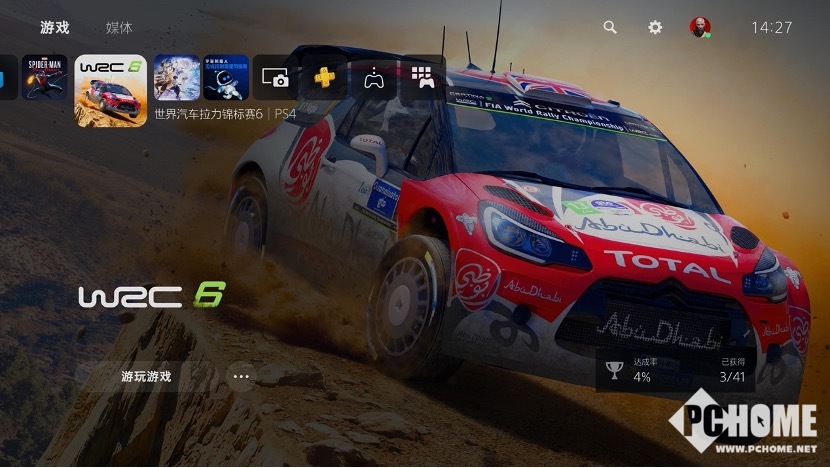Image resolution: width=830 pixels, height=468 pixels.
Task: Select the anime characters game tile
Action: [177, 77]
